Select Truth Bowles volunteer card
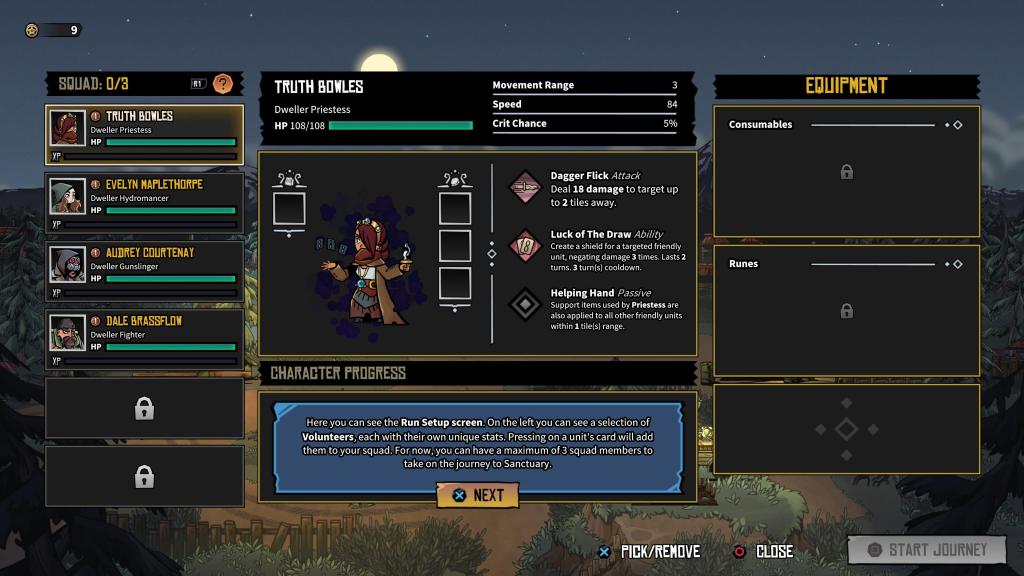This screenshot has width=1024, height=576. (145, 134)
